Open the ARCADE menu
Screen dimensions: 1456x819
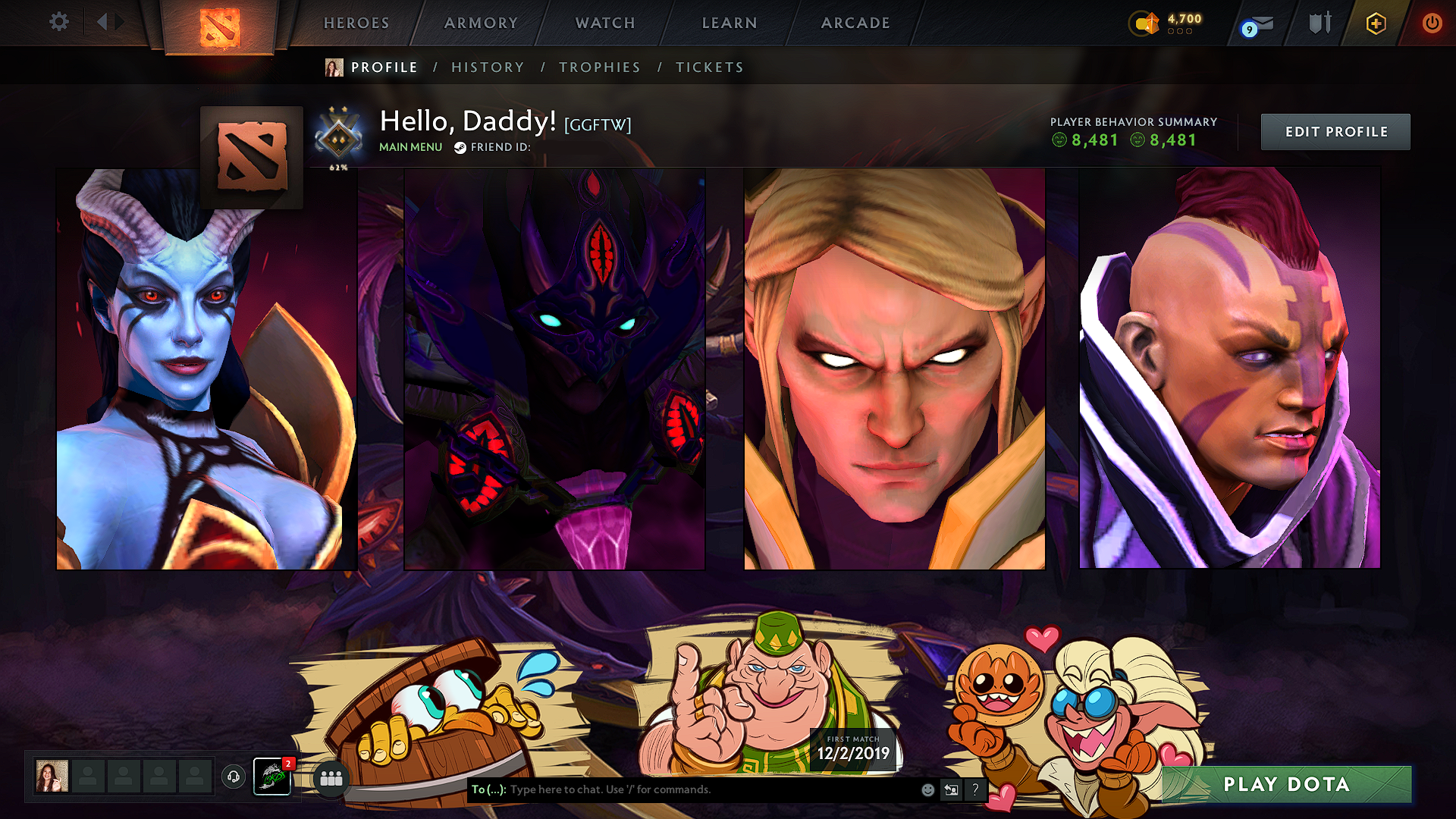click(x=855, y=23)
